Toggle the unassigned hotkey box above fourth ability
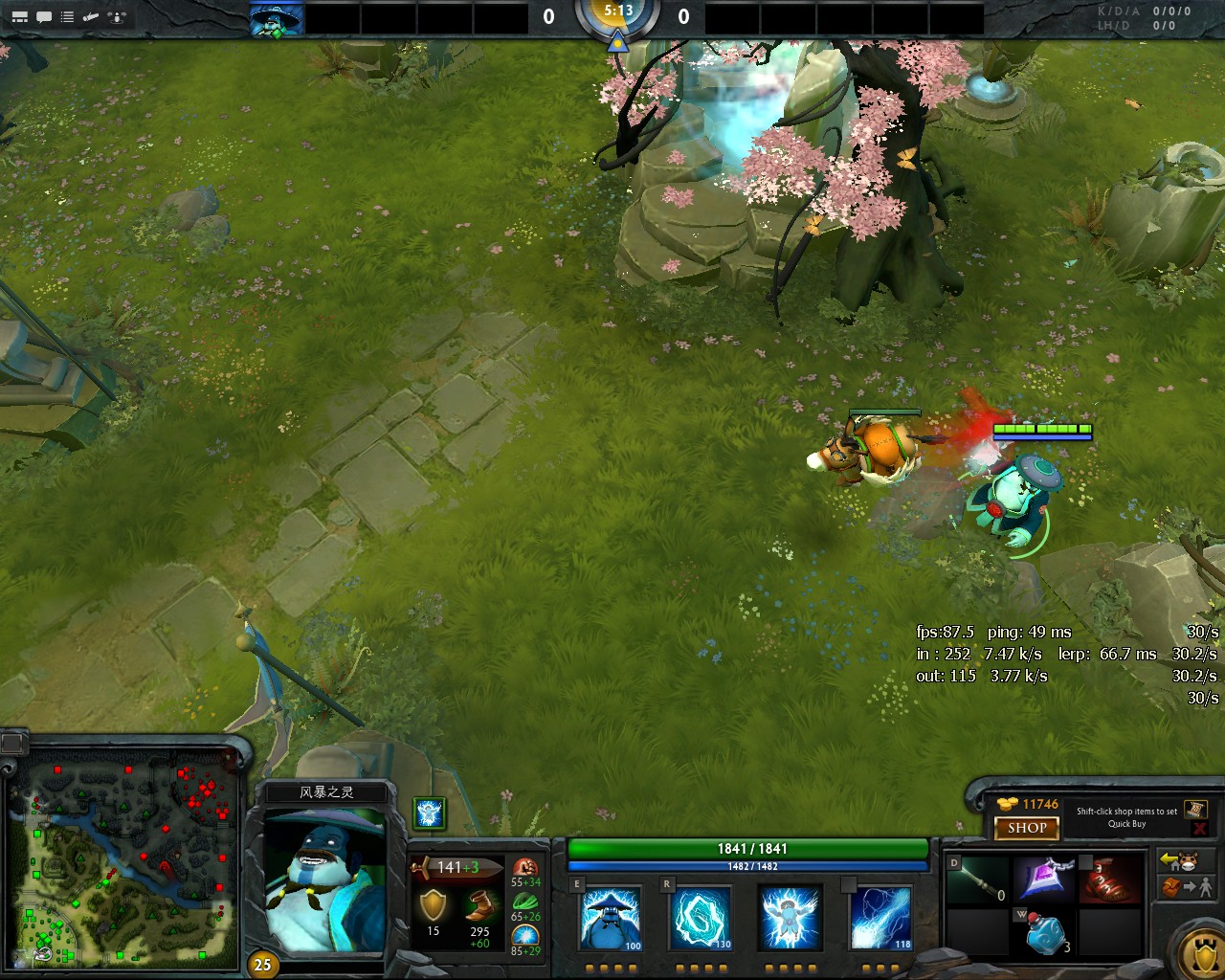The height and width of the screenshot is (980, 1225). [x=851, y=882]
